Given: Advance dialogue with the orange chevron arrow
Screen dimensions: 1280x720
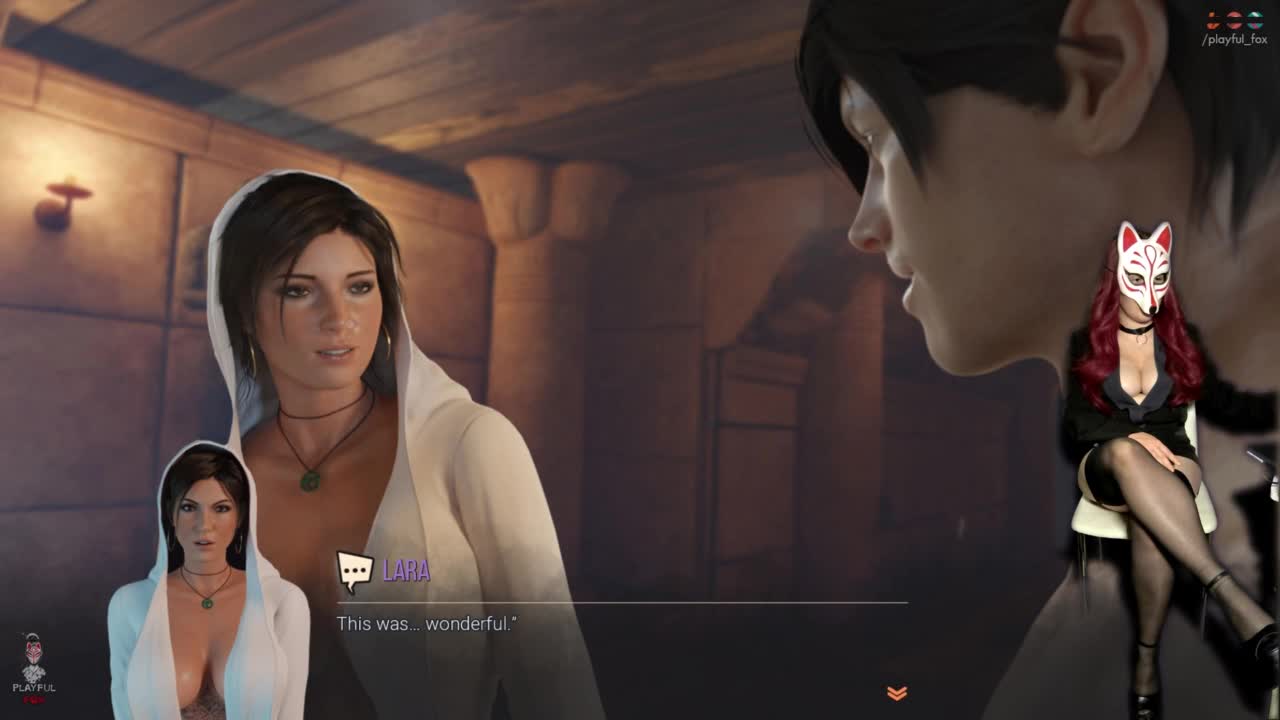Looking at the screenshot, I should click(896, 693).
